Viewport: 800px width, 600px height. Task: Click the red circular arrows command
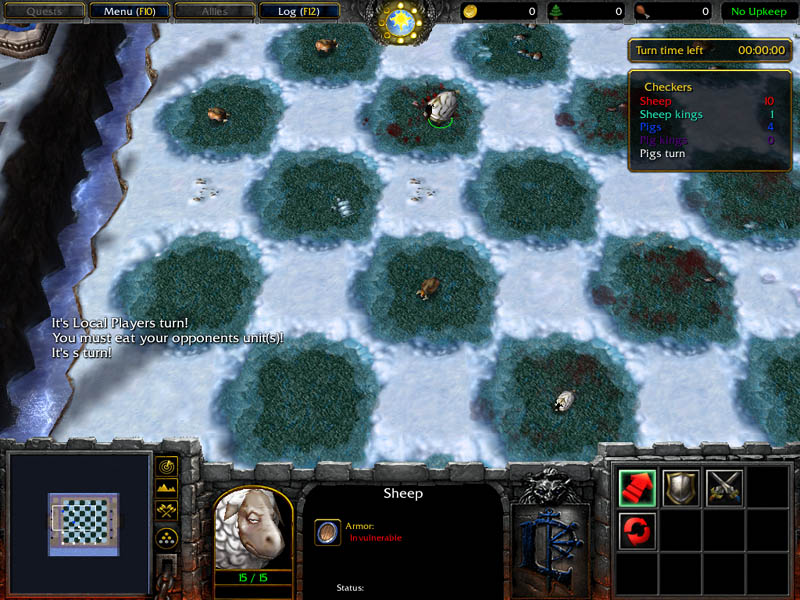click(637, 529)
